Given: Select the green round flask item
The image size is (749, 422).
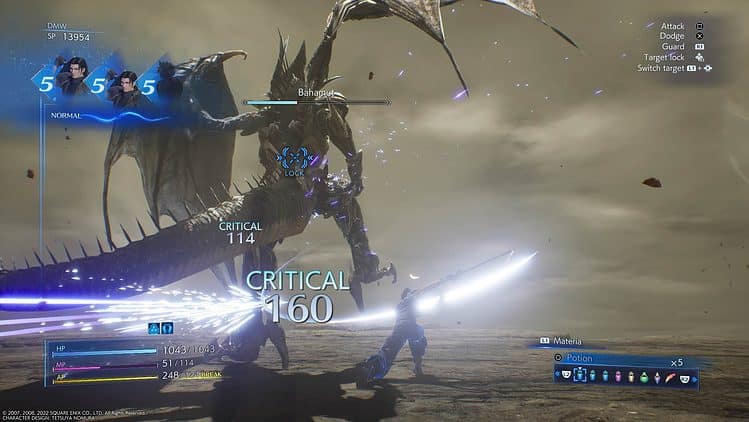Looking at the screenshot, I should point(644,376).
